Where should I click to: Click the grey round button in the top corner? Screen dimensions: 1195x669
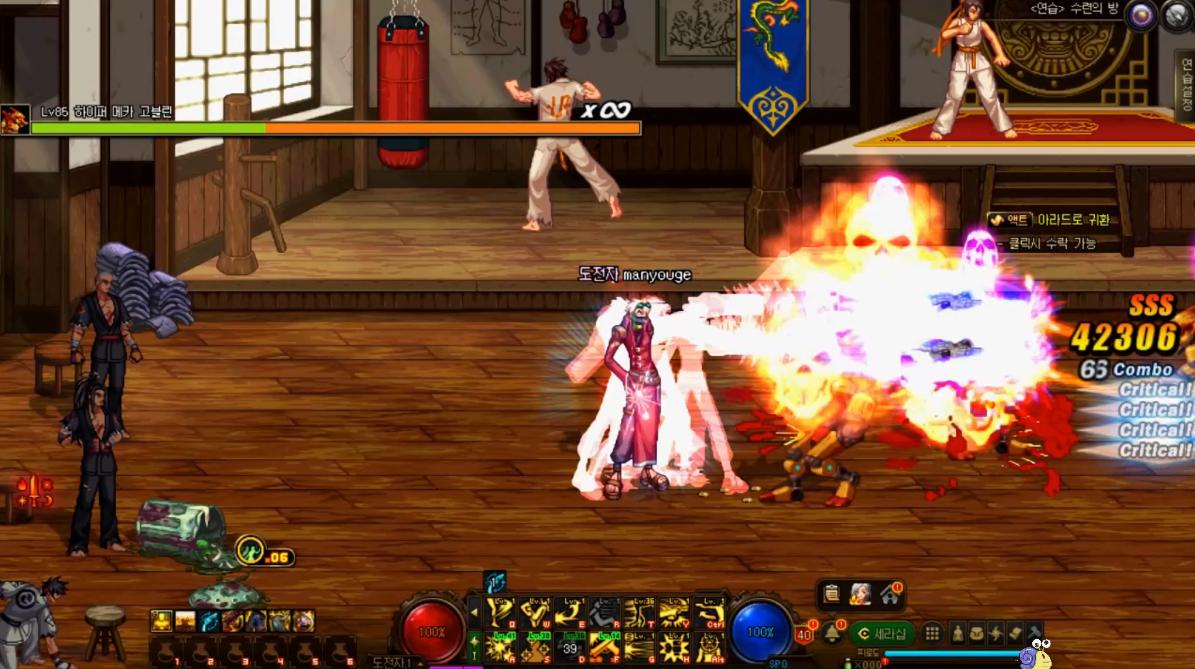1177,15
